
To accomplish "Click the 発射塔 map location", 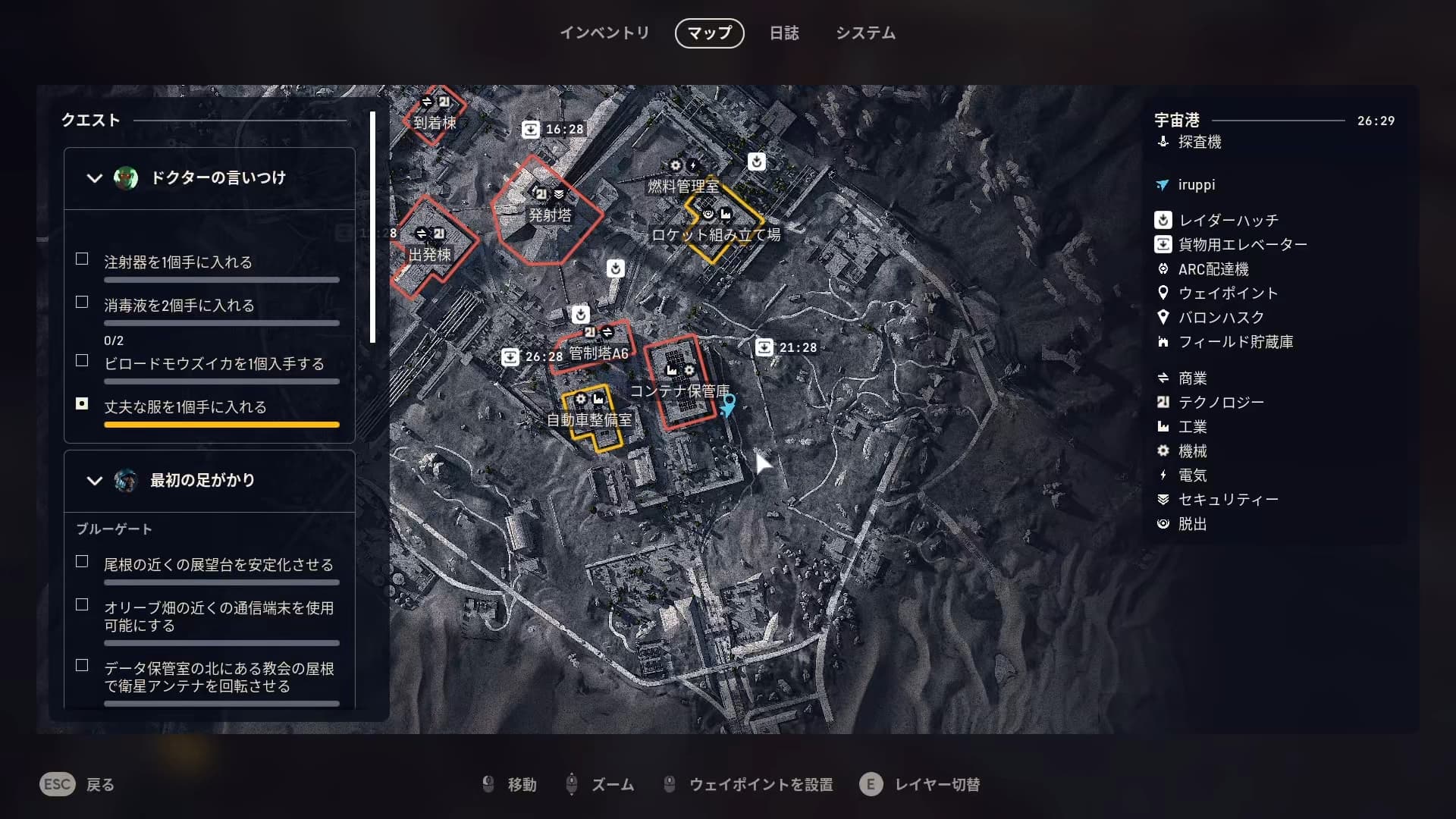I will [550, 215].
